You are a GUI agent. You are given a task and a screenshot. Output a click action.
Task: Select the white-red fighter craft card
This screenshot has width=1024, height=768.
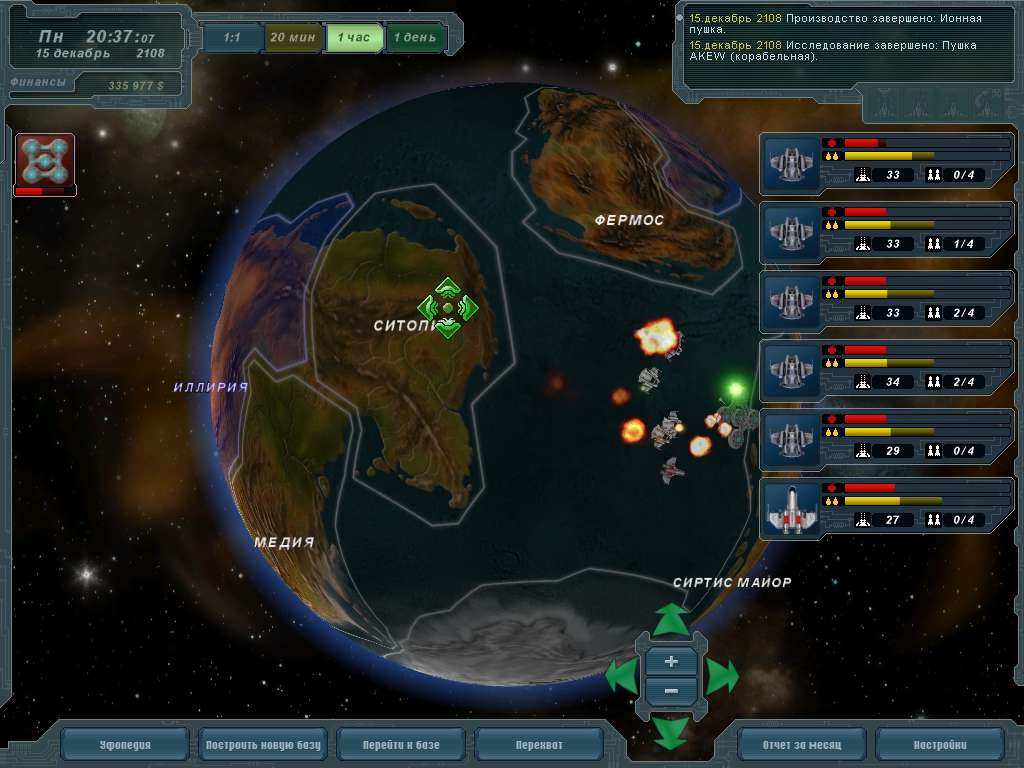[791, 509]
